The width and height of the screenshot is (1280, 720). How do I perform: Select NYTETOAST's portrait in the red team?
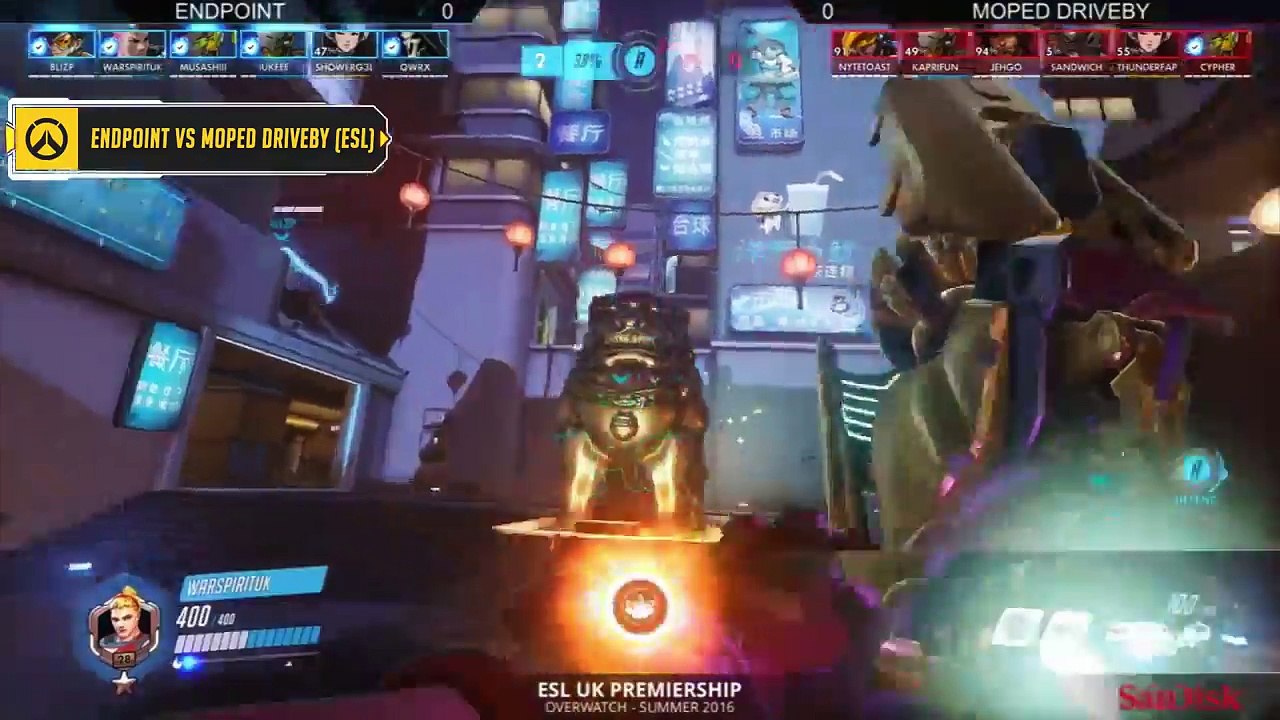(866, 46)
